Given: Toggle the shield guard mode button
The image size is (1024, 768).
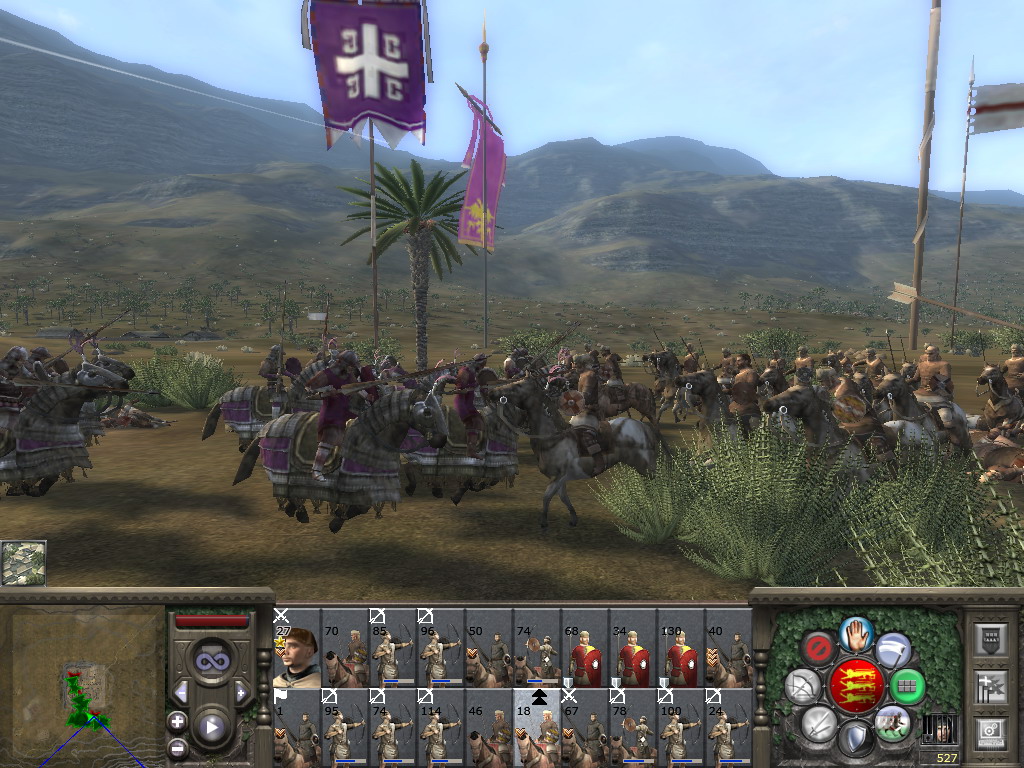Looking at the screenshot, I should coord(855,740).
